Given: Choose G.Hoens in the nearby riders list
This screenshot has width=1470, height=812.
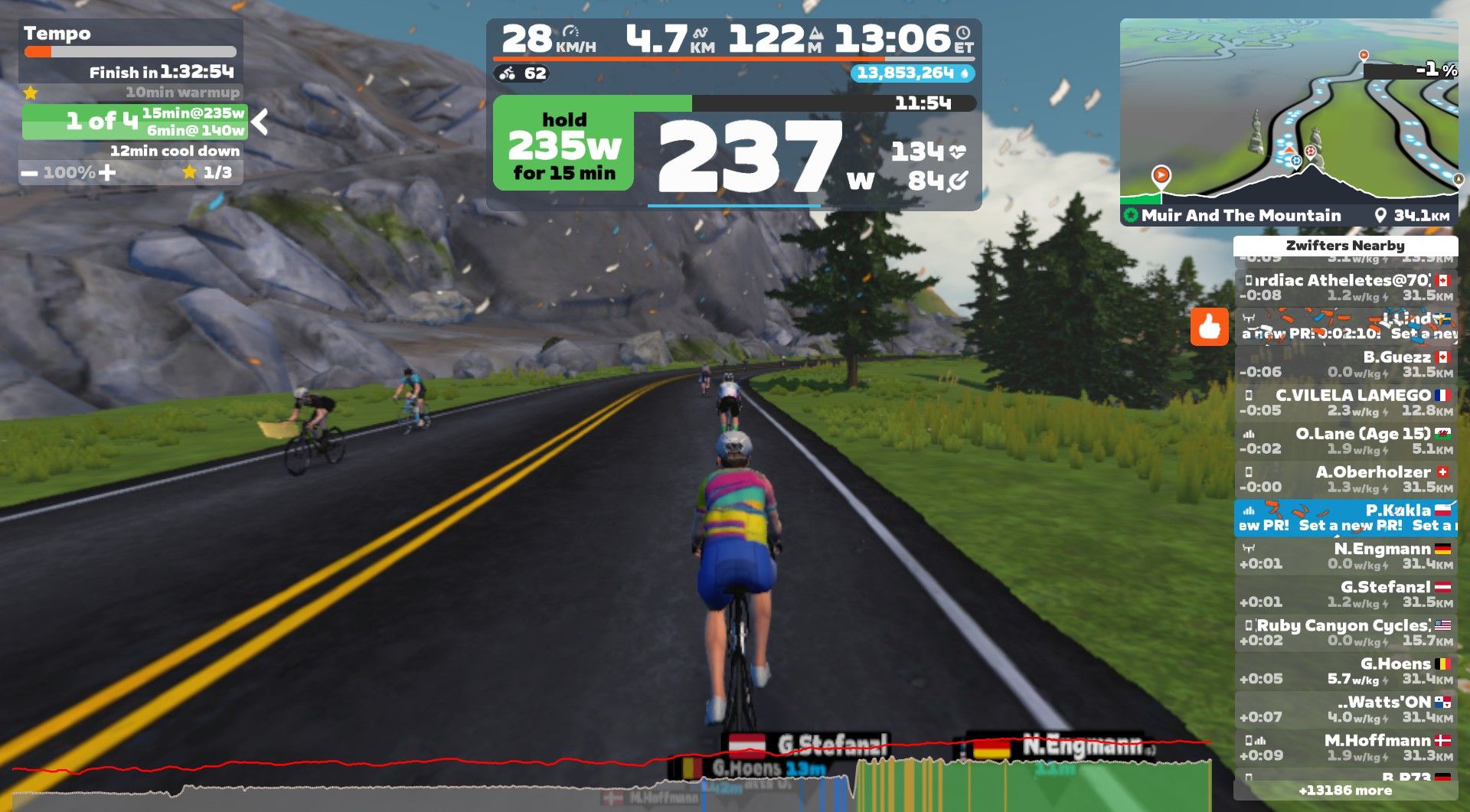Looking at the screenshot, I should pyautogui.click(x=1345, y=670).
